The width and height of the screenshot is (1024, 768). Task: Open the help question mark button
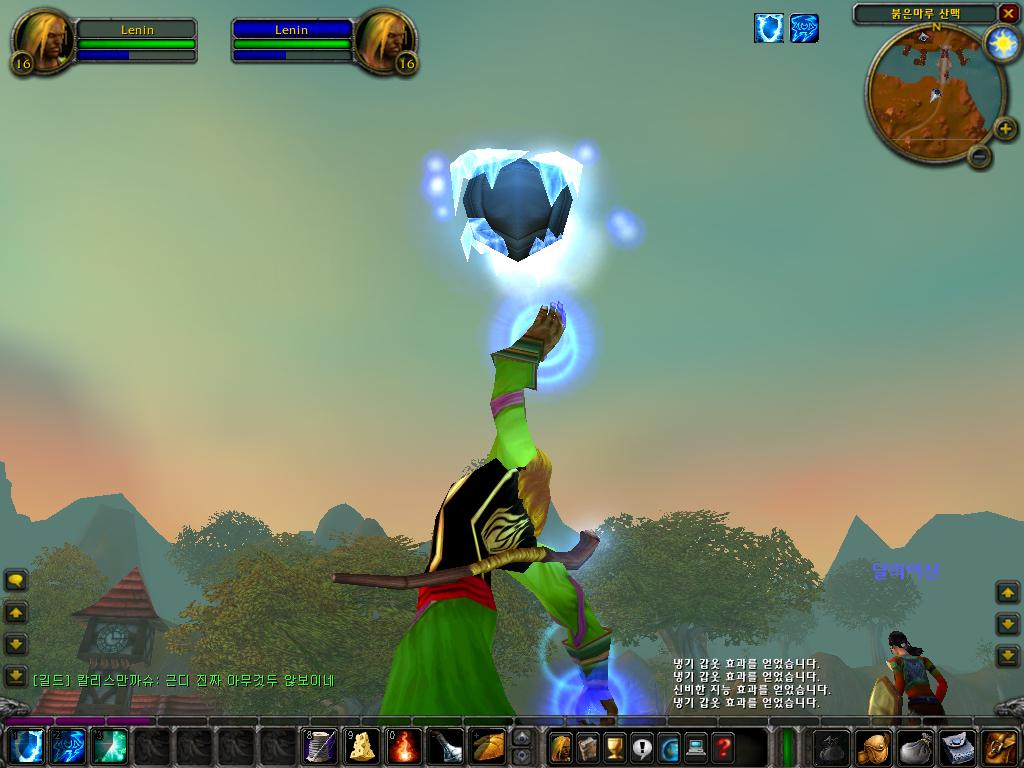point(722,747)
